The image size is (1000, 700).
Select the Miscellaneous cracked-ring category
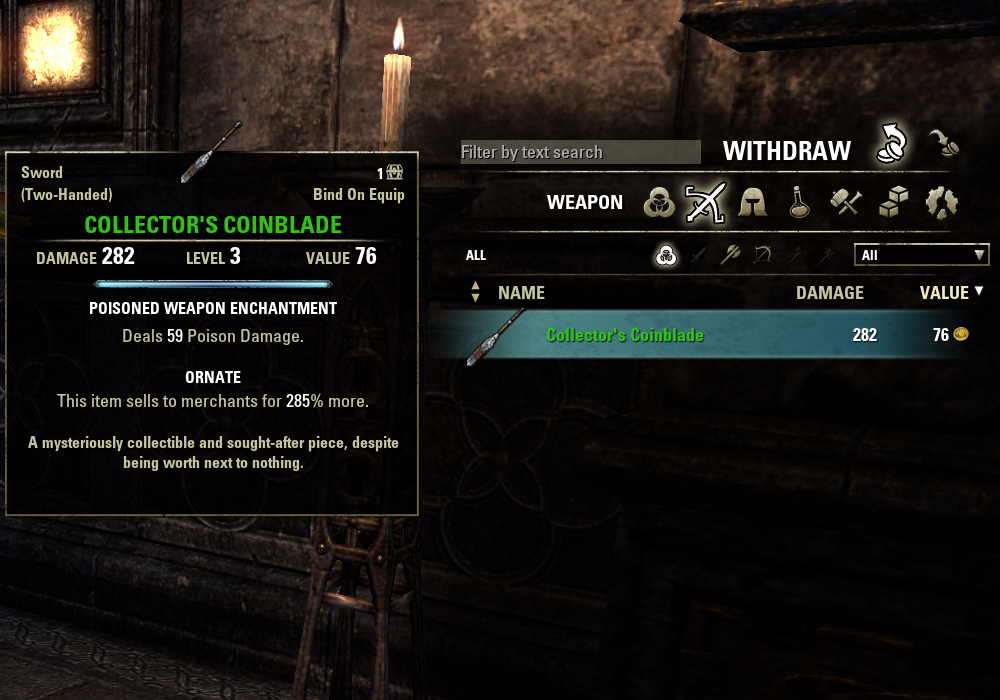click(941, 203)
